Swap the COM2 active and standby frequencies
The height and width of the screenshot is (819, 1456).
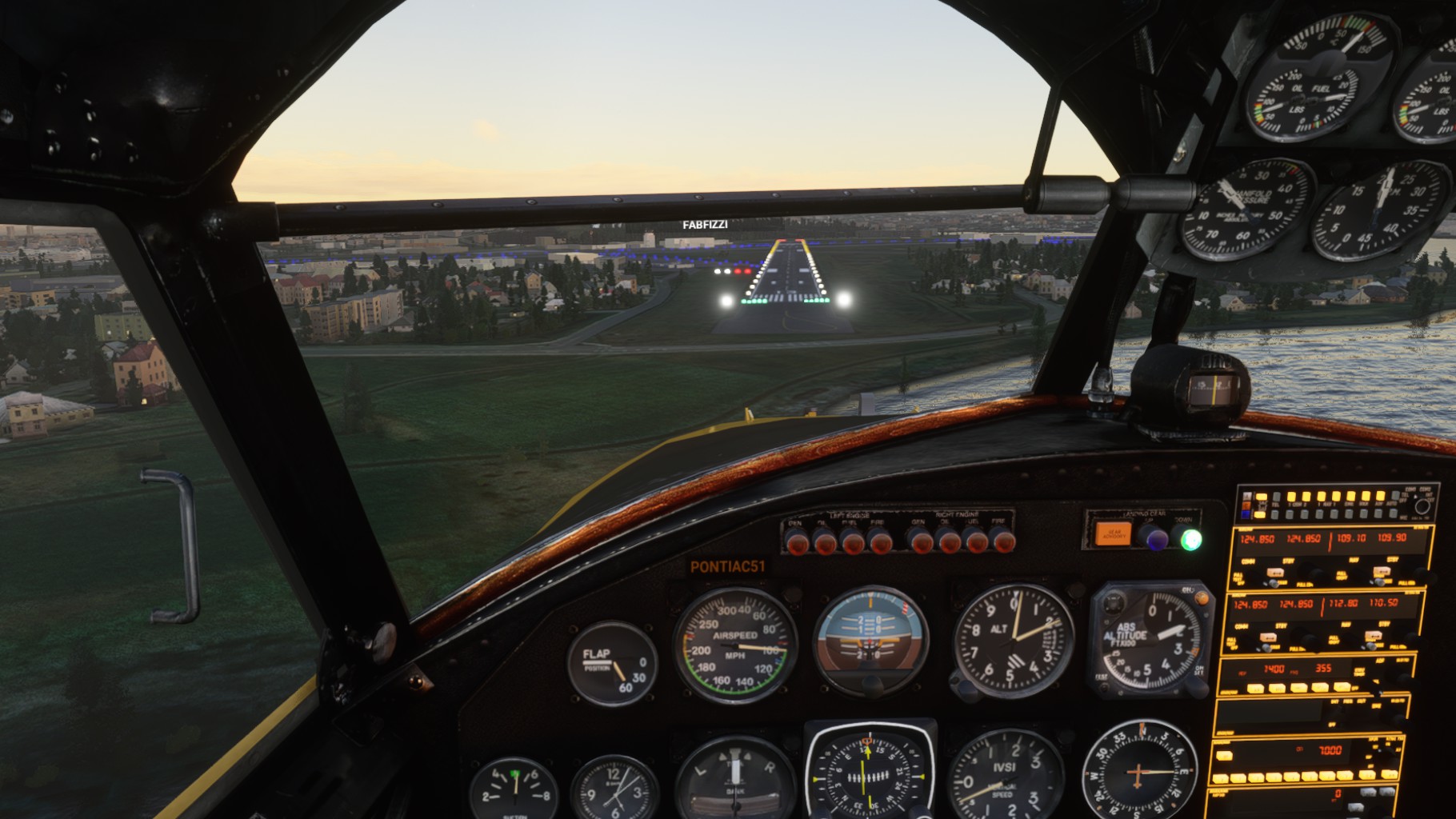click(1268, 637)
